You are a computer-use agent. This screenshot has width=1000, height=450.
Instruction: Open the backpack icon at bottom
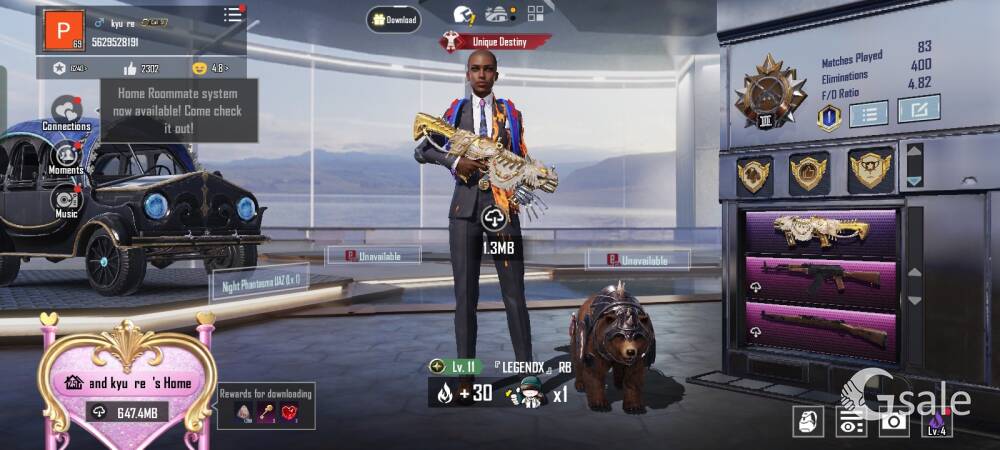tap(808, 422)
